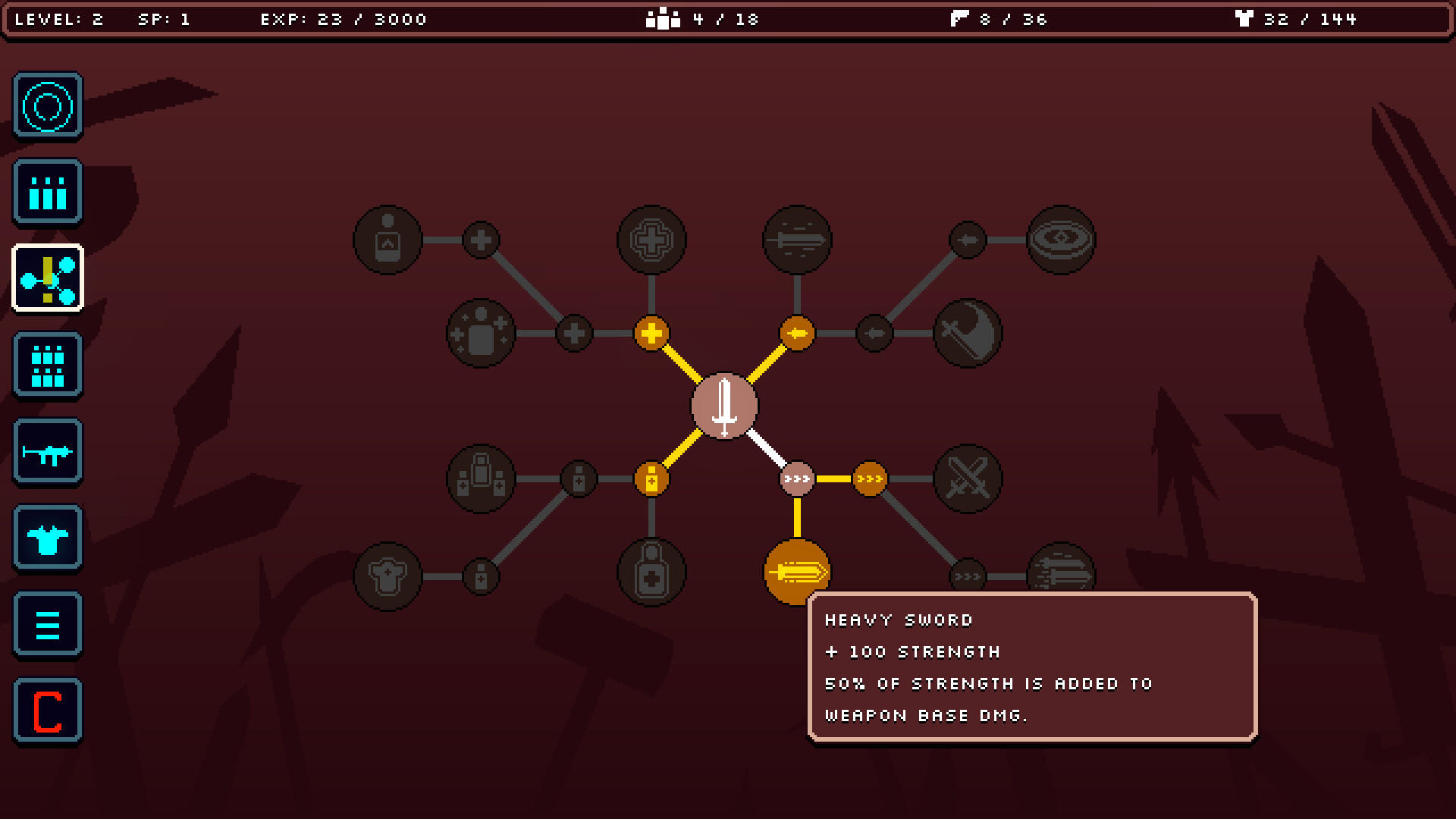Select the targeting reticle icon in the sidebar

[x=47, y=105]
